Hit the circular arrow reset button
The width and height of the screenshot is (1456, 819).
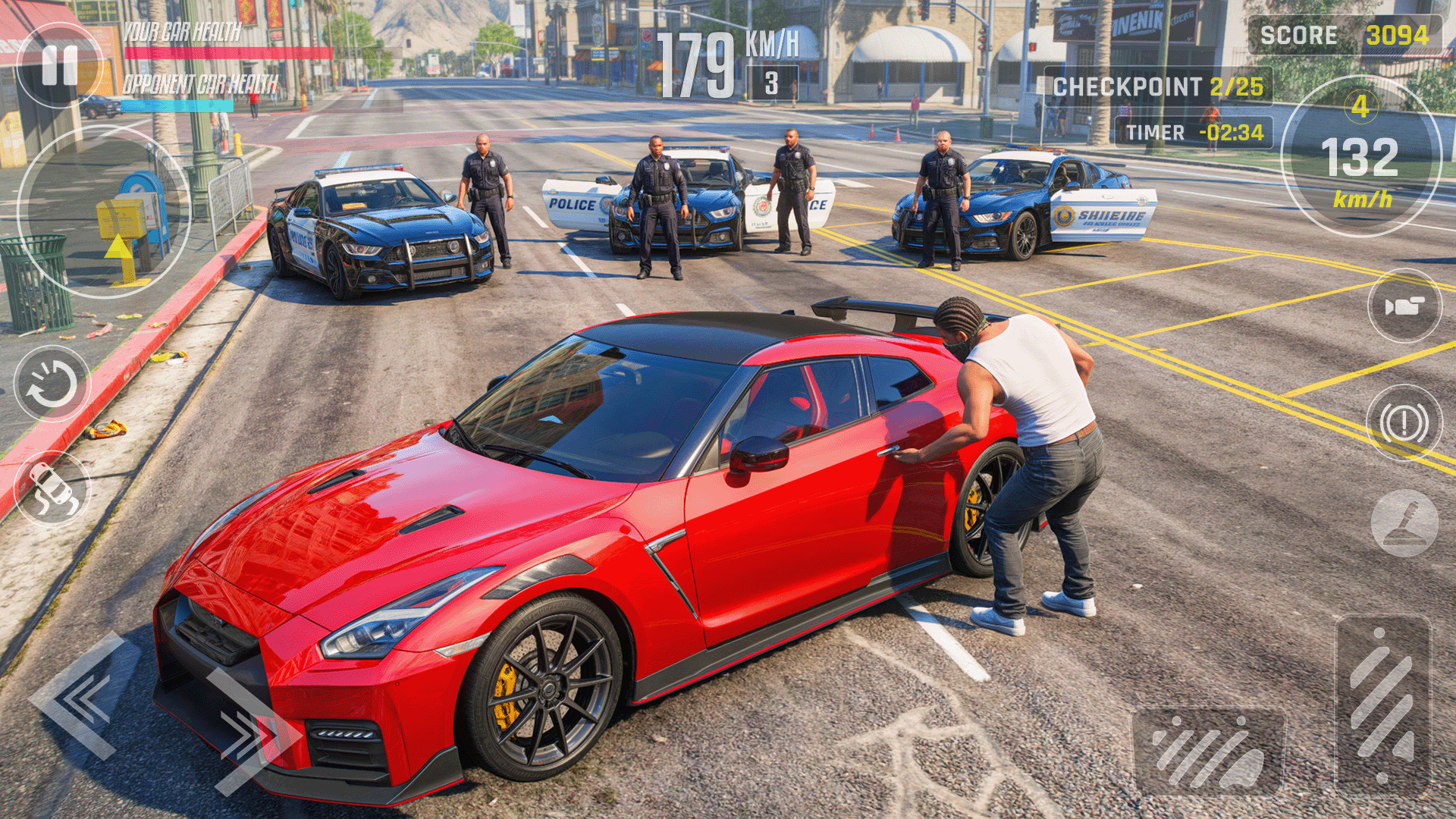(52, 384)
